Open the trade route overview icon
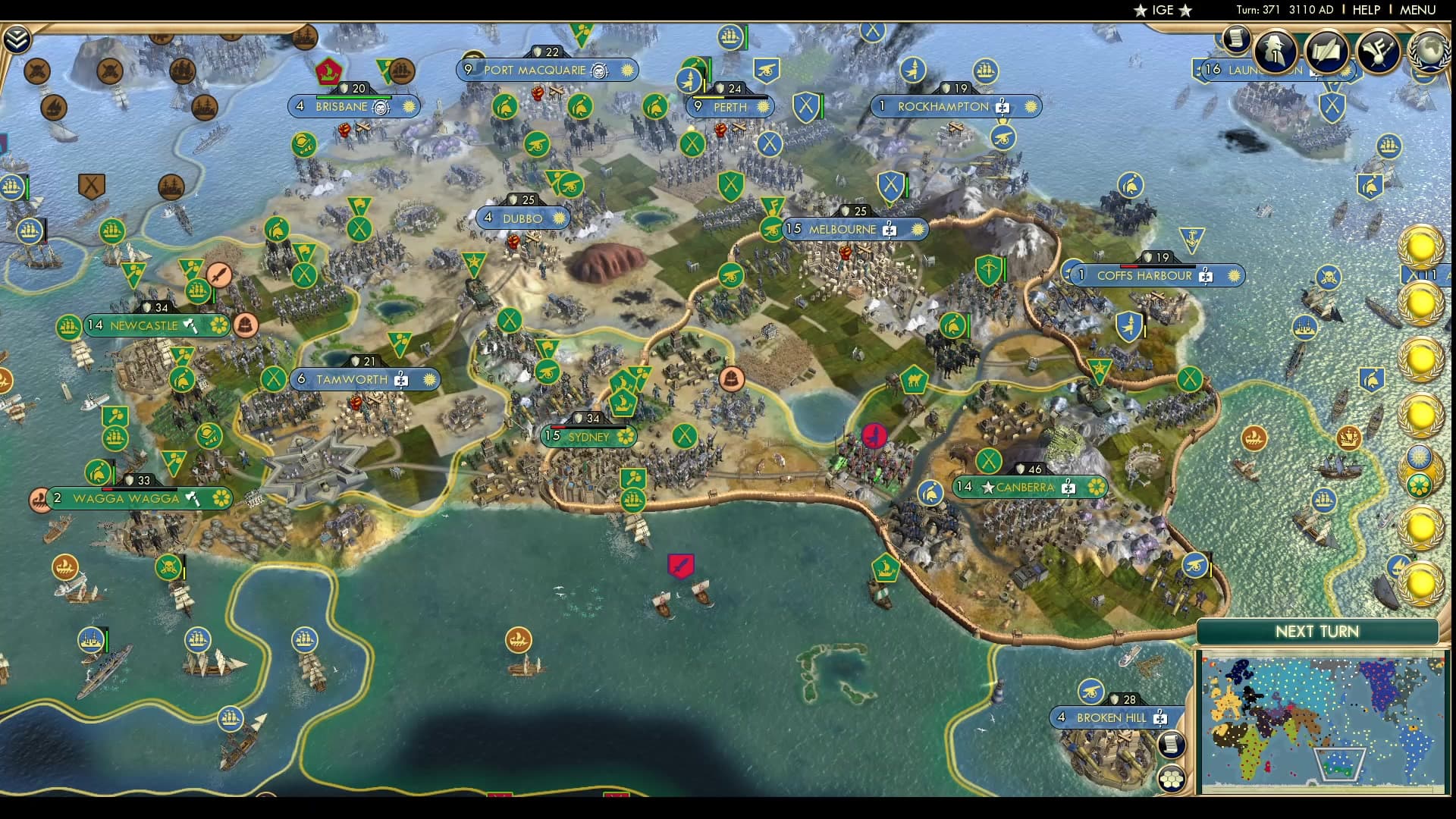The image size is (1456, 819). click(x=1326, y=50)
